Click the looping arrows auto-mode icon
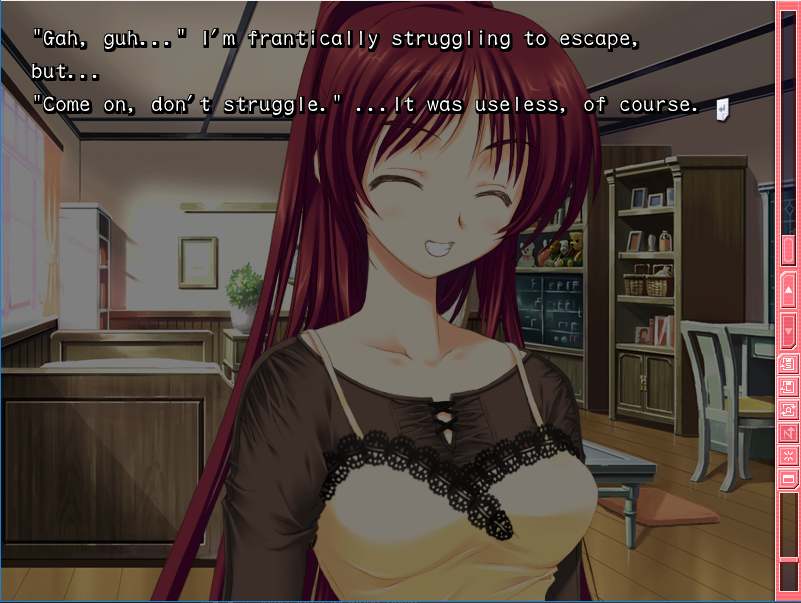Screen dimensions: 801x603 [788, 409]
